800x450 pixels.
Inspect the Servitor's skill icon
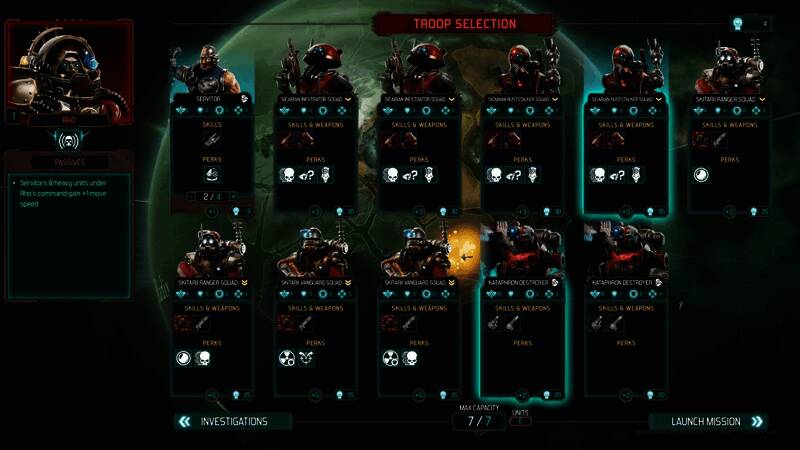pyautogui.click(x=211, y=143)
